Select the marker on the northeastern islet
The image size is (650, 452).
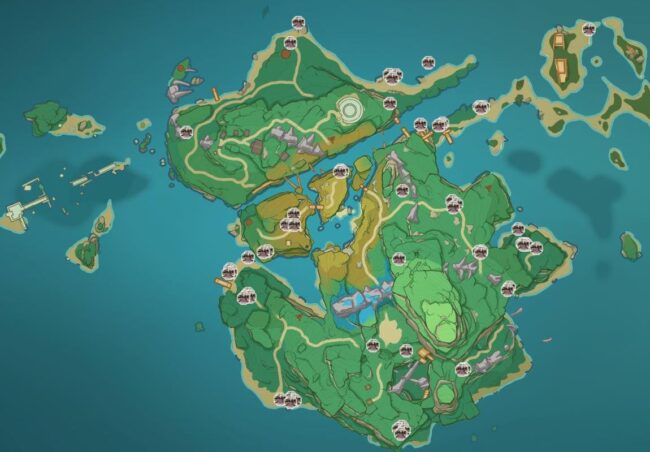coord(590,28)
